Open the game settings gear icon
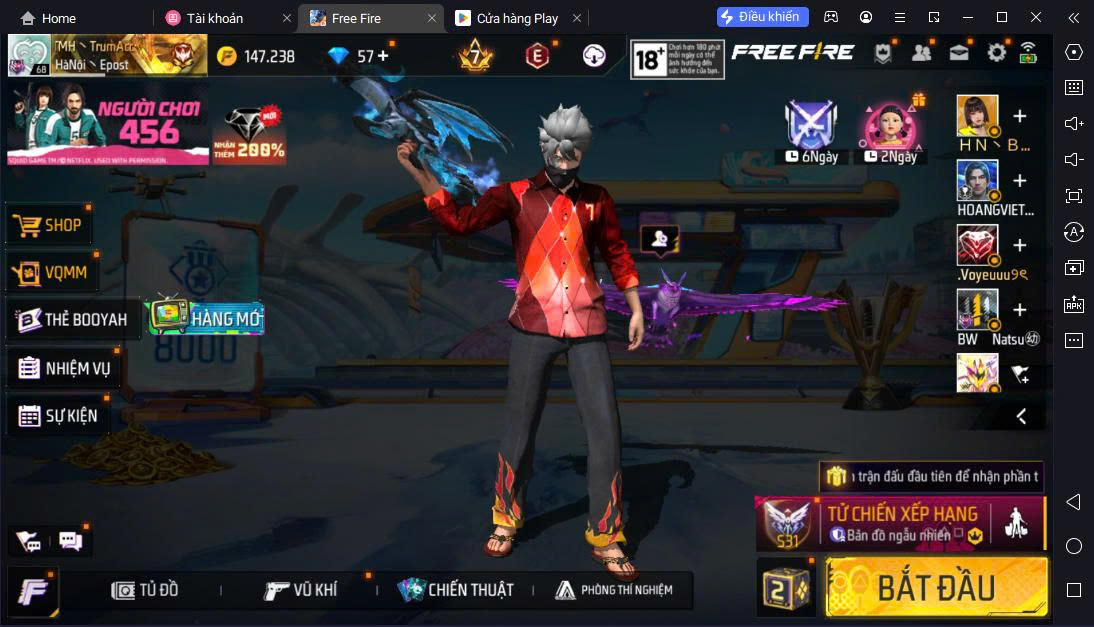 click(996, 53)
